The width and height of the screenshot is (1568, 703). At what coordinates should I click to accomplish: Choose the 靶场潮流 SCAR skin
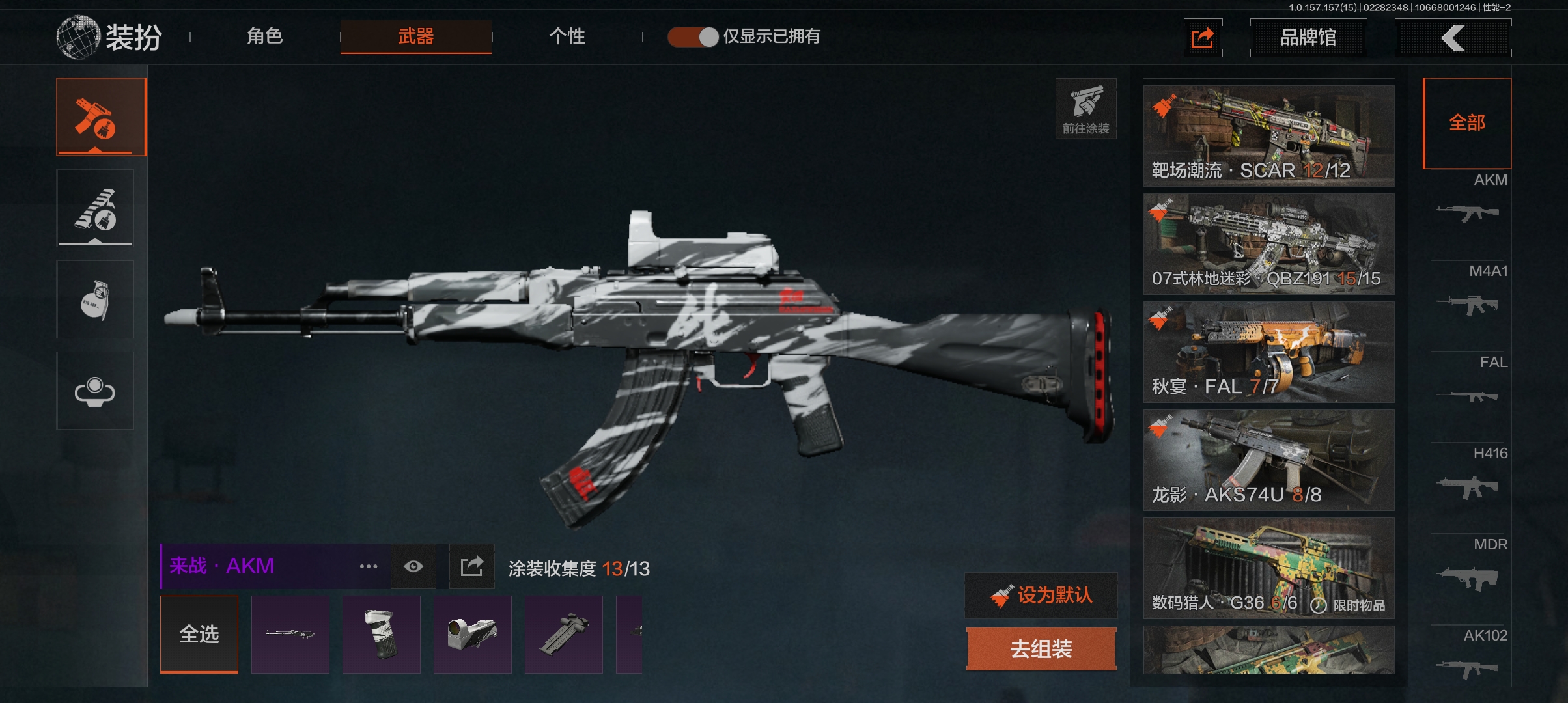(1268, 135)
